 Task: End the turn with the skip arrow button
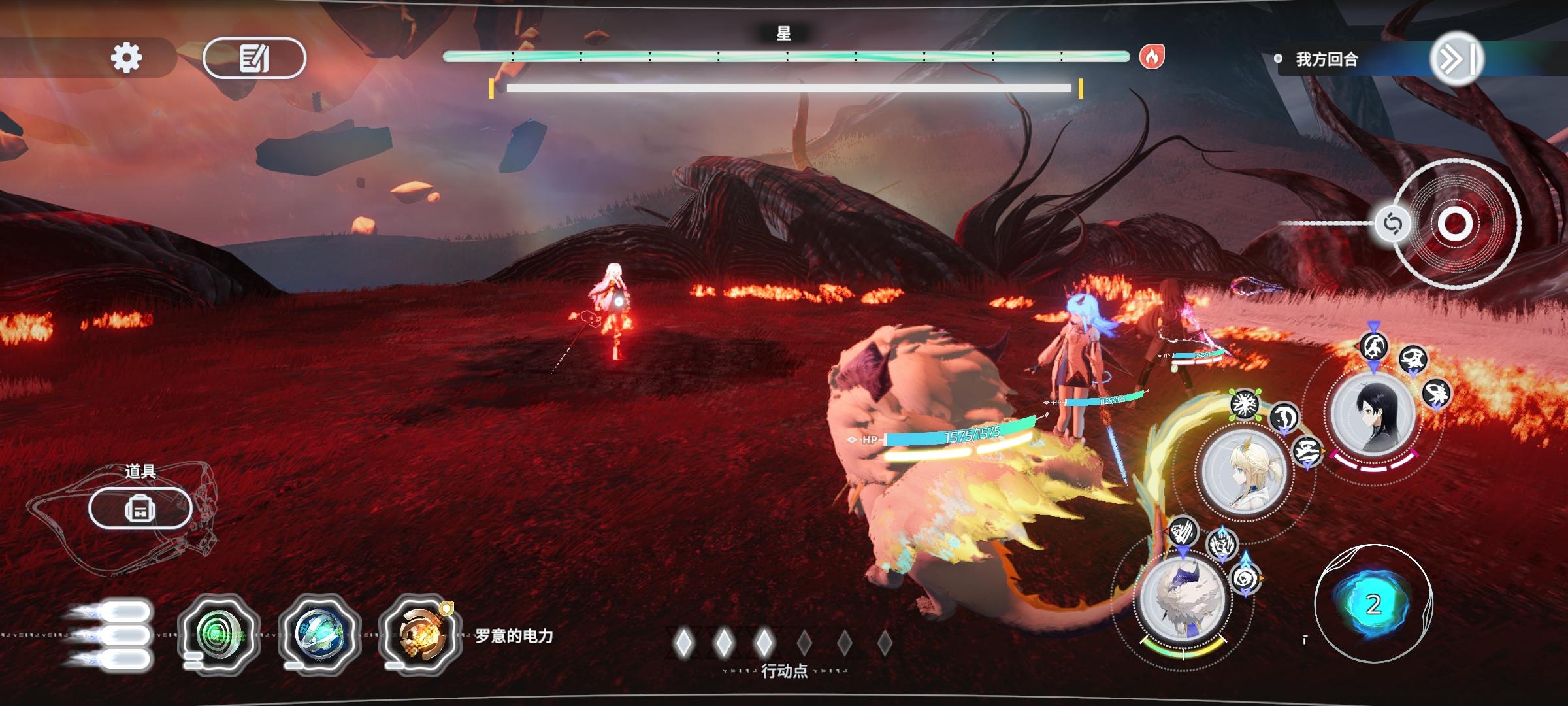[1456, 59]
